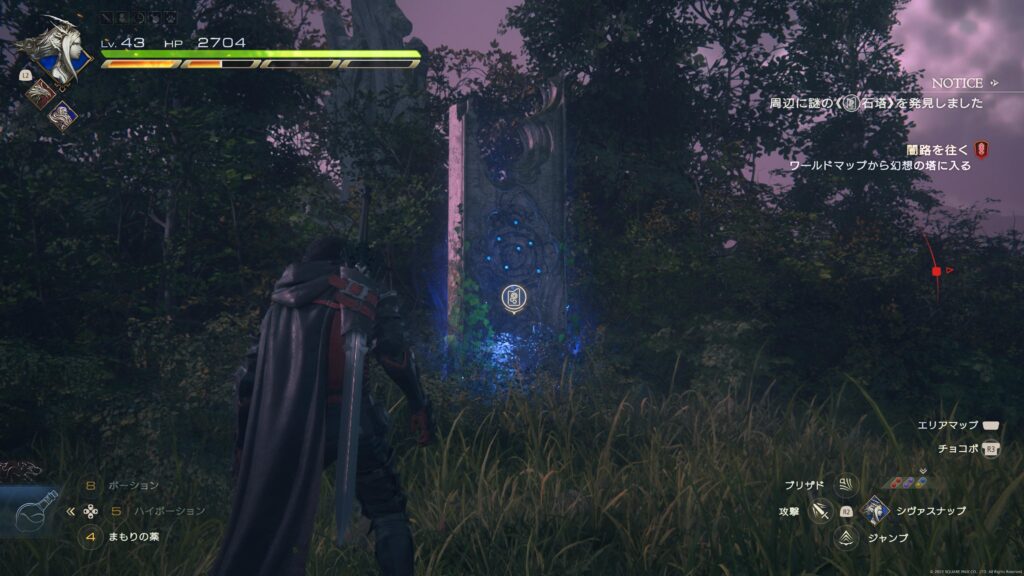The image size is (1024, 576).
Task: Call the チョコボ mount
Action: pos(991,449)
